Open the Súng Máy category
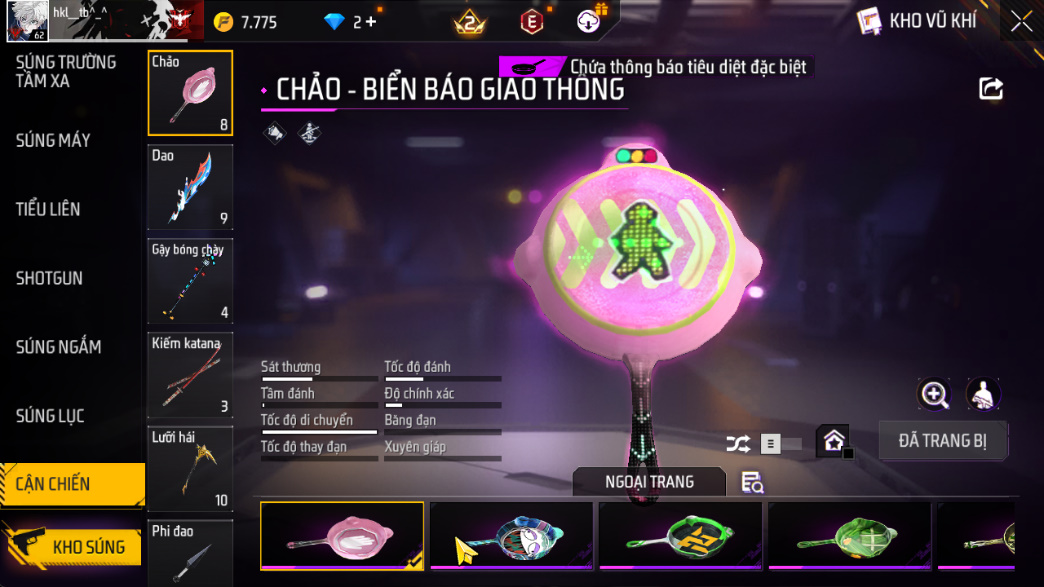This screenshot has height=587, width=1044. point(53,141)
